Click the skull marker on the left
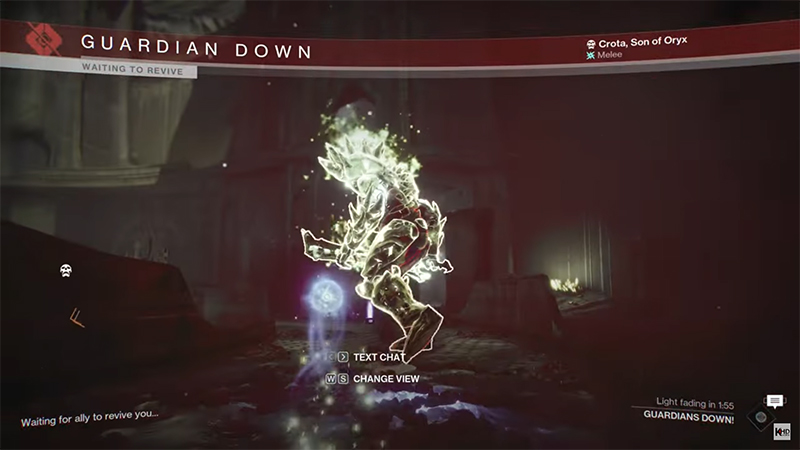This screenshot has width=800, height=450. [x=65, y=269]
